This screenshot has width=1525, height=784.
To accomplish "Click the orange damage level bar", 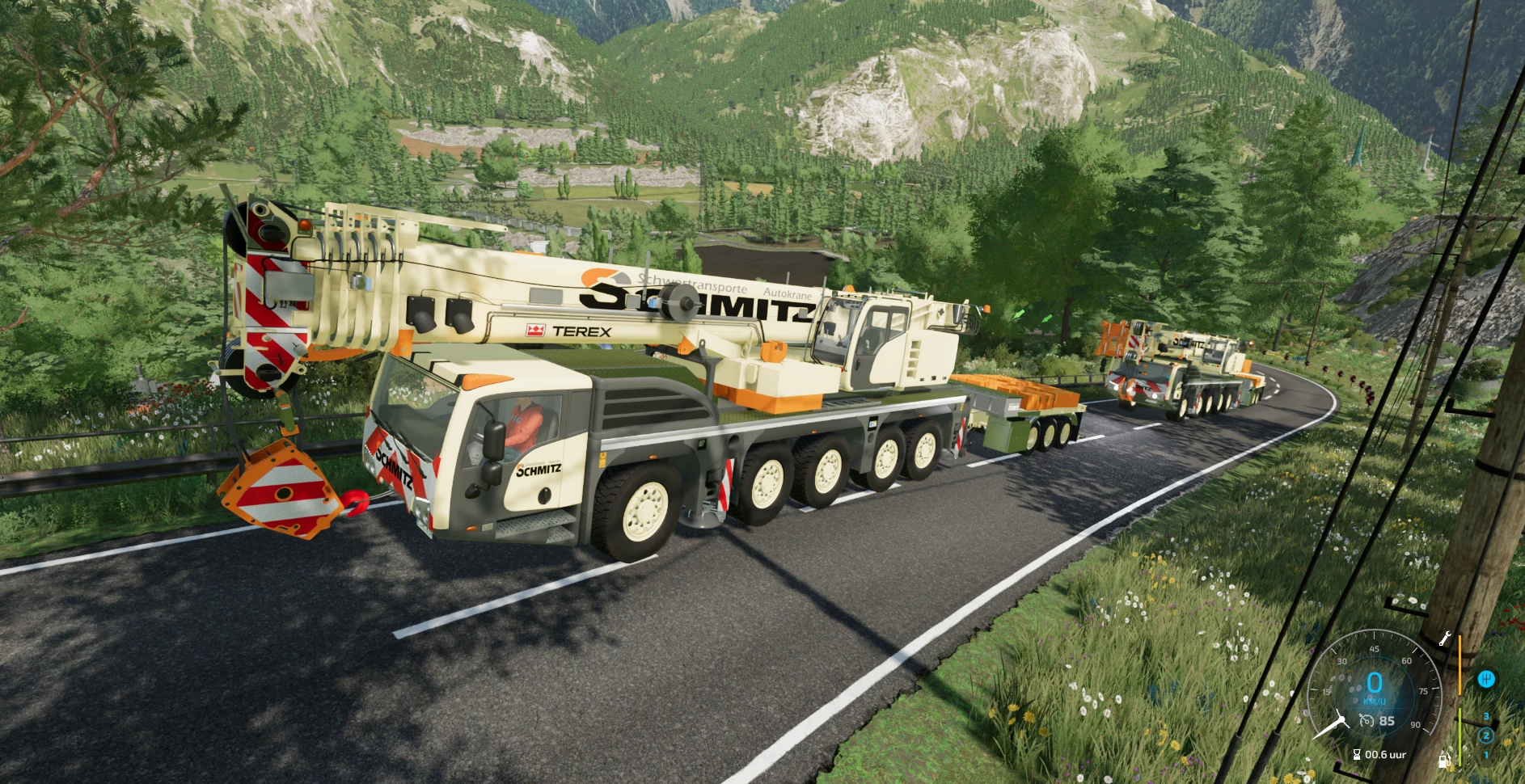I will tap(1460, 663).
